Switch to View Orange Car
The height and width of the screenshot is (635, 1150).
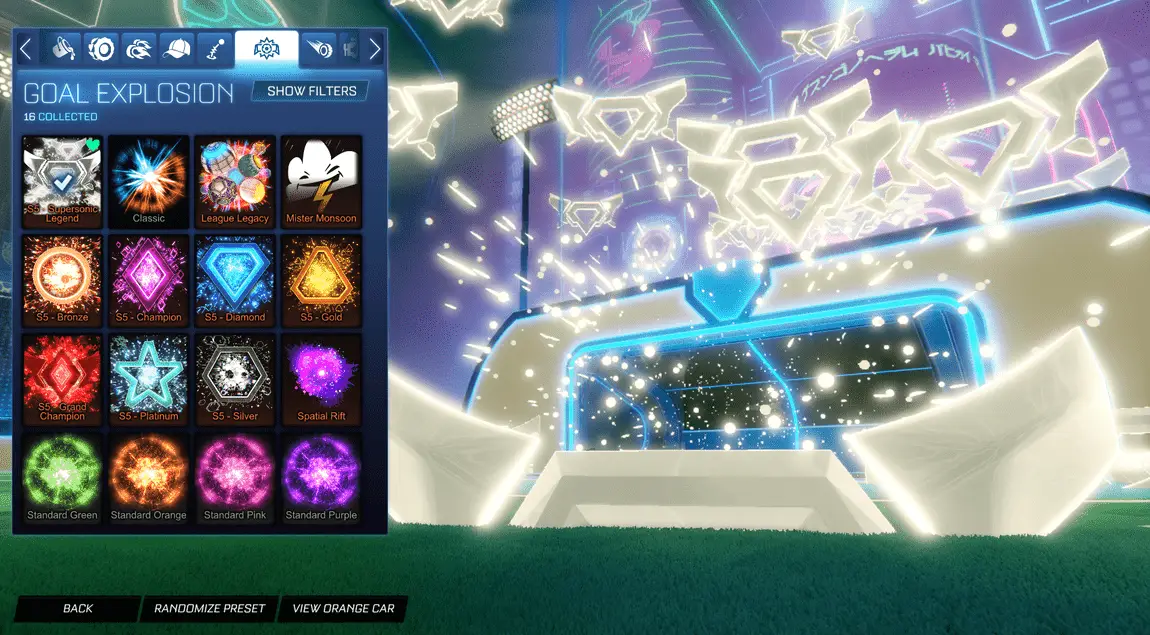coord(343,608)
